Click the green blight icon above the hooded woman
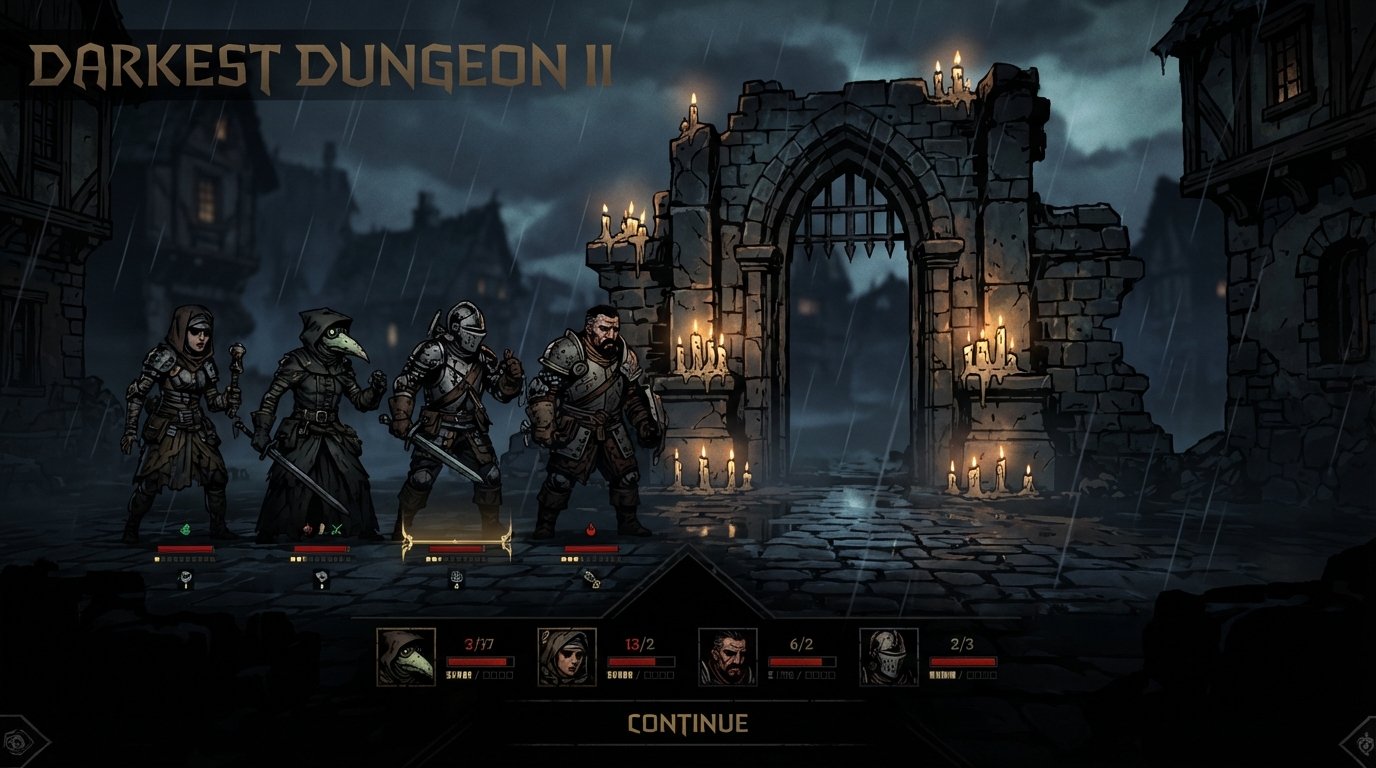Image resolution: width=1376 pixels, height=768 pixels. (x=185, y=530)
